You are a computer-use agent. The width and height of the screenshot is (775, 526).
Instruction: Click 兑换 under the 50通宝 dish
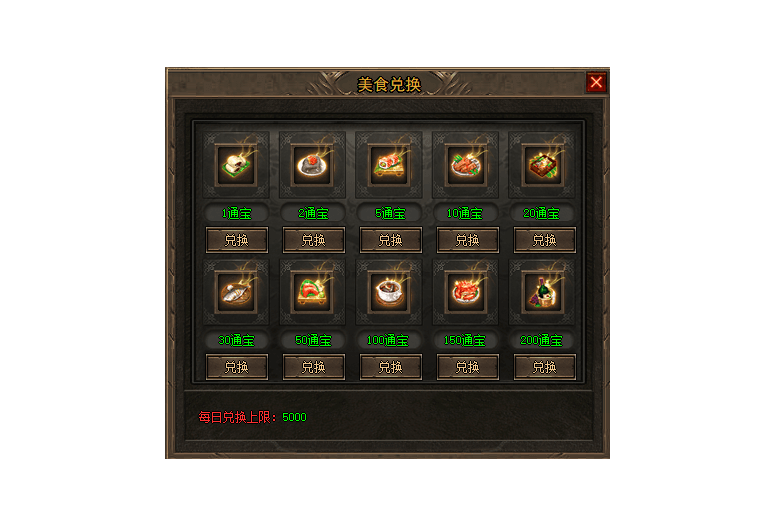313,367
